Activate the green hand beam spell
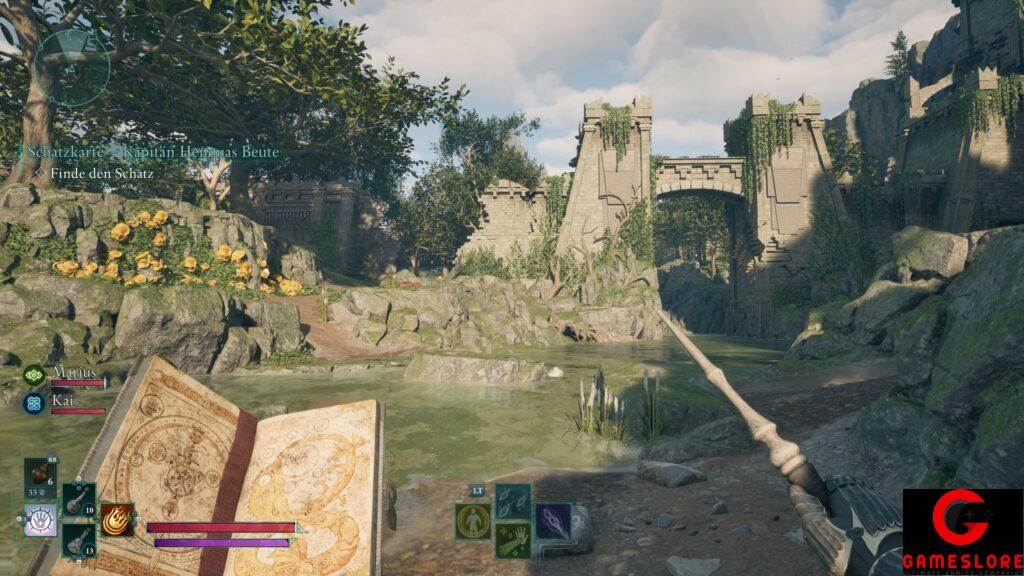This screenshot has height=576, width=1024. point(513,540)
